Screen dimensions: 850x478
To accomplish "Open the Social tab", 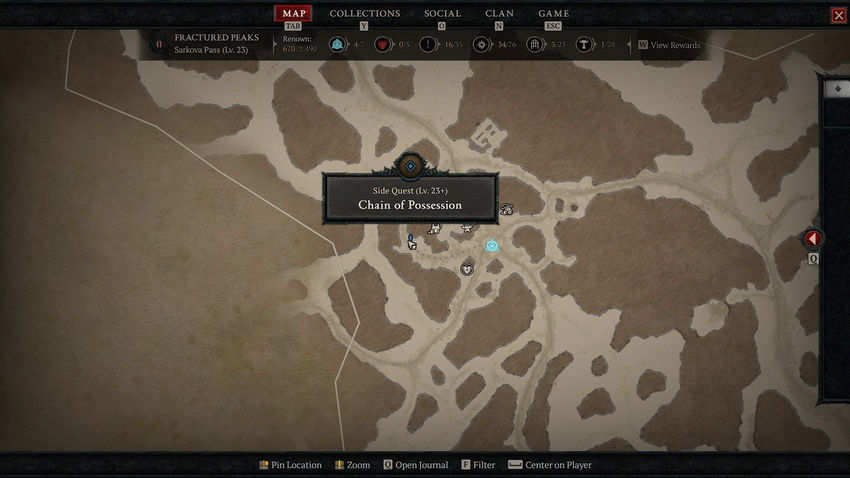I will click(442, 14).
